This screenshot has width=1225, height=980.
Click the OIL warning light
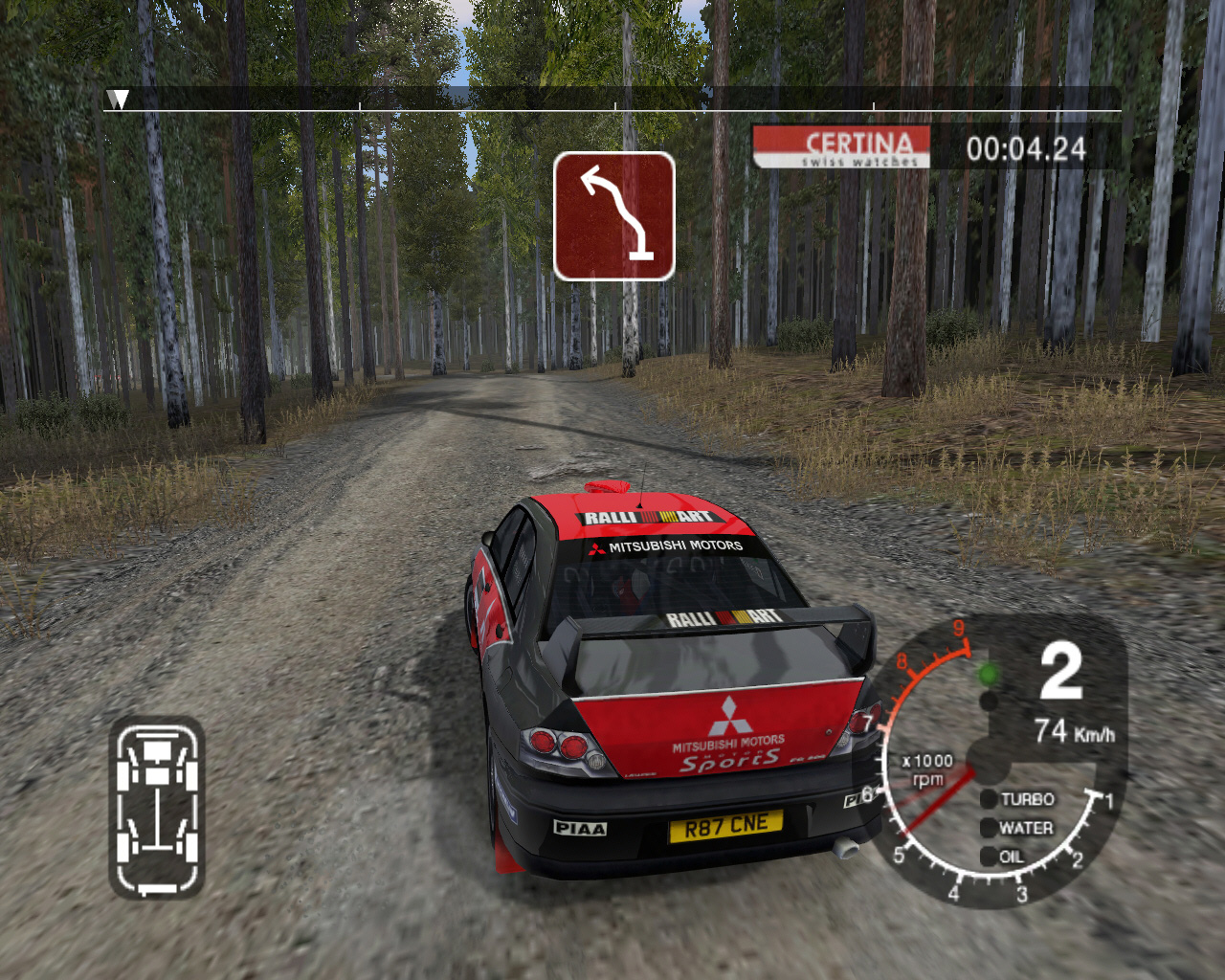point(990,857)
